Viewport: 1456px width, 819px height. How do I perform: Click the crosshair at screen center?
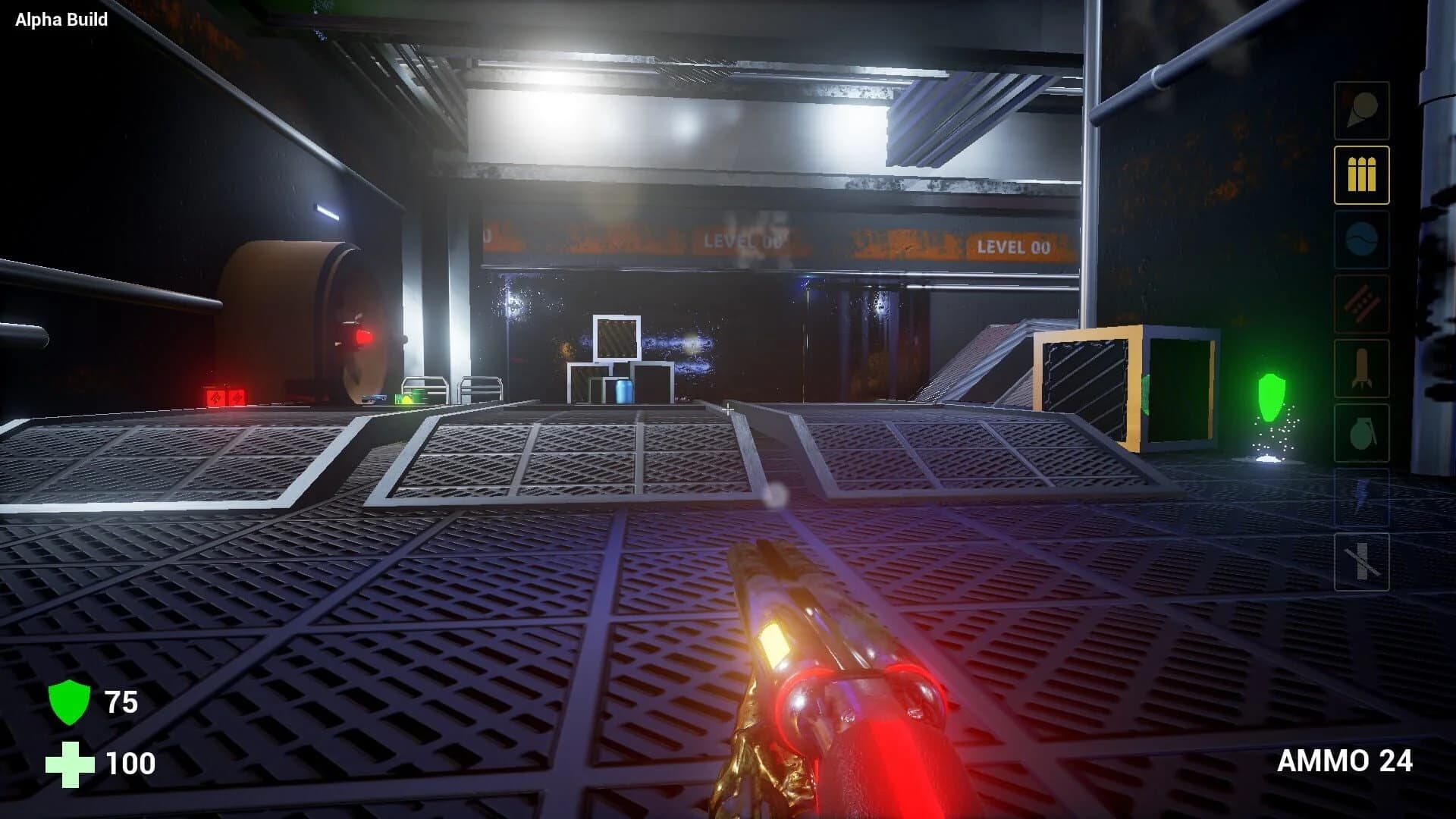728,409
